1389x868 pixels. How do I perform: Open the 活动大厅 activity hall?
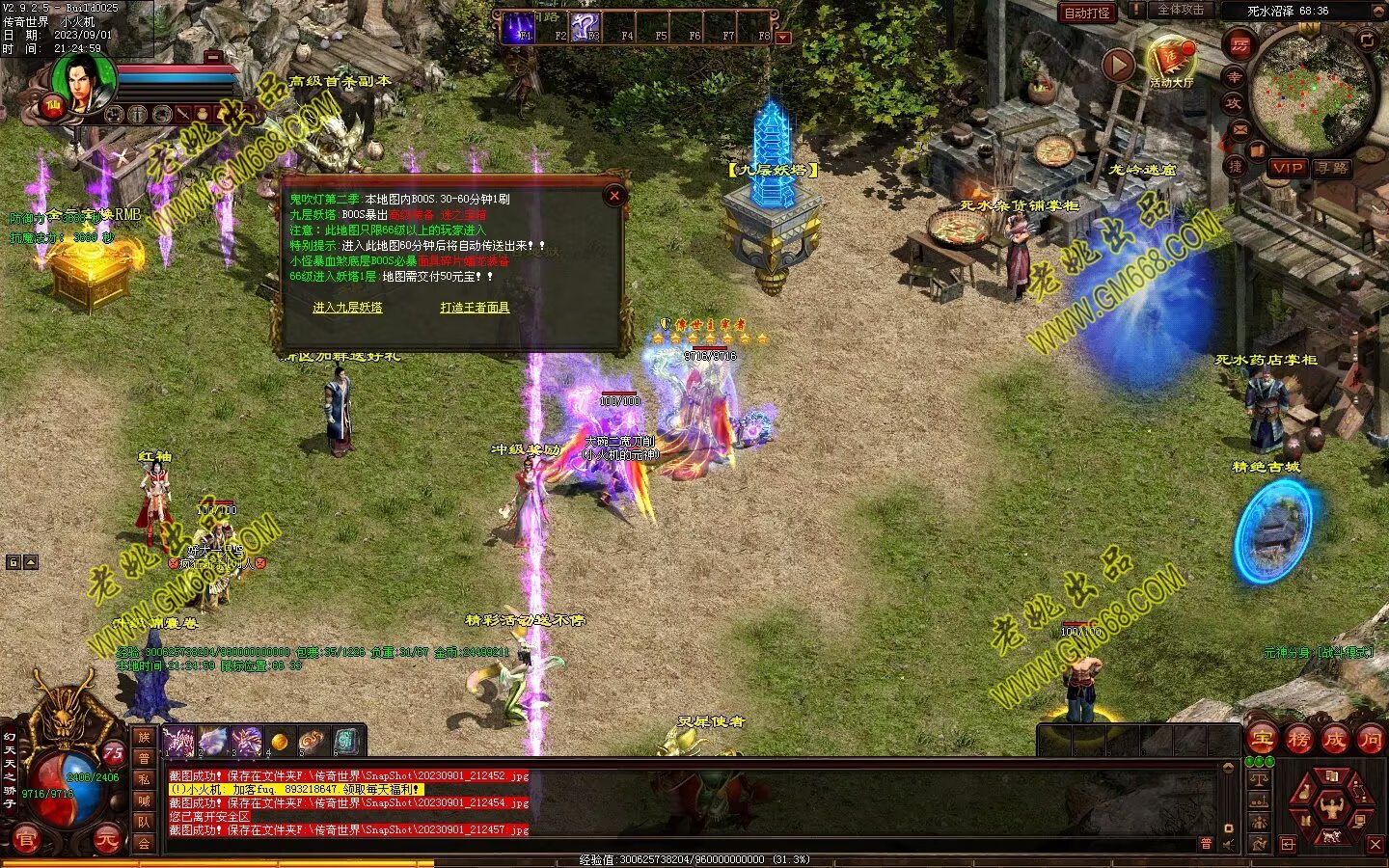(x=1171, y=60)
